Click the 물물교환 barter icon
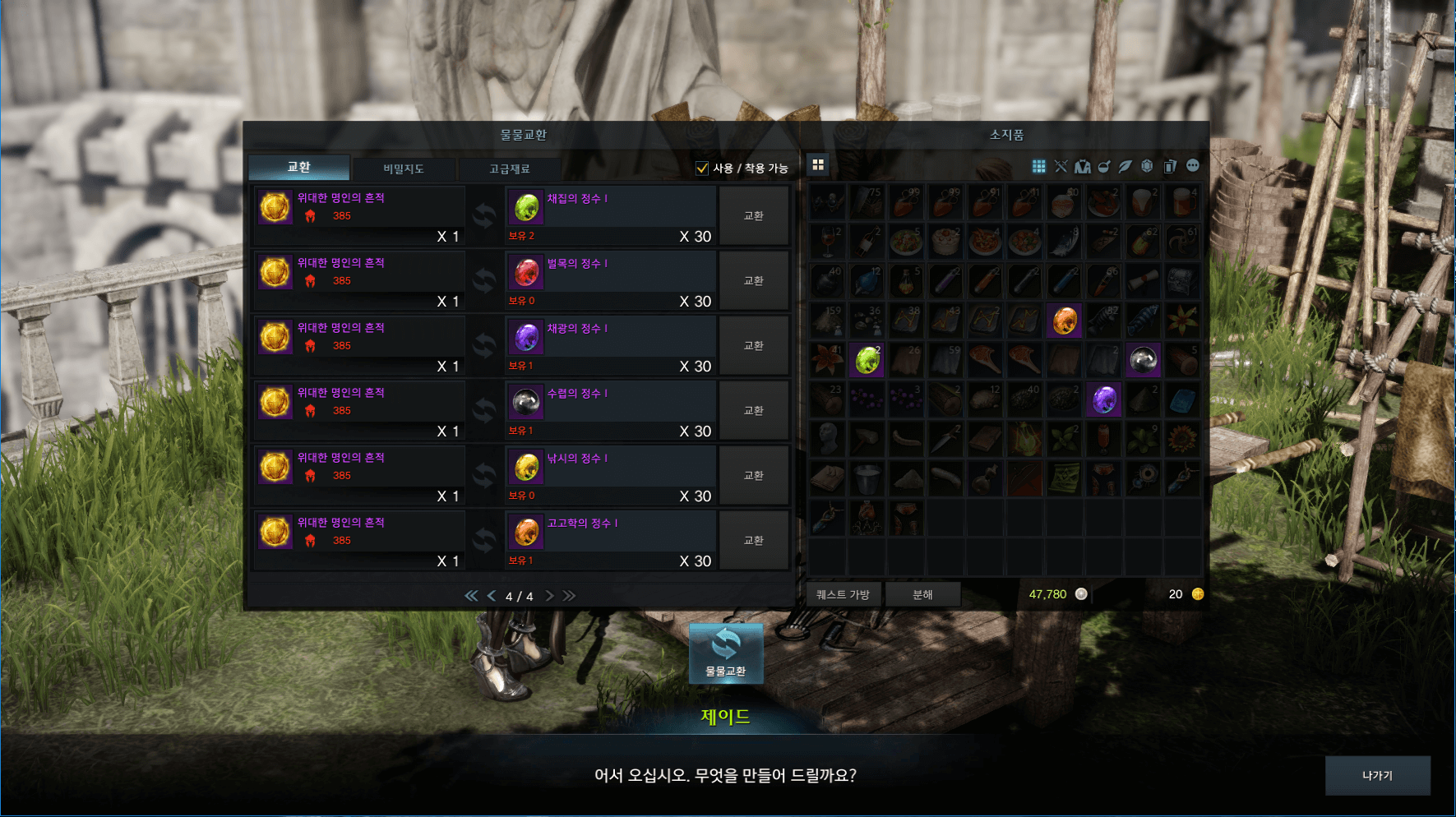This screenshot has width=1456, height=817. point(725,653)
